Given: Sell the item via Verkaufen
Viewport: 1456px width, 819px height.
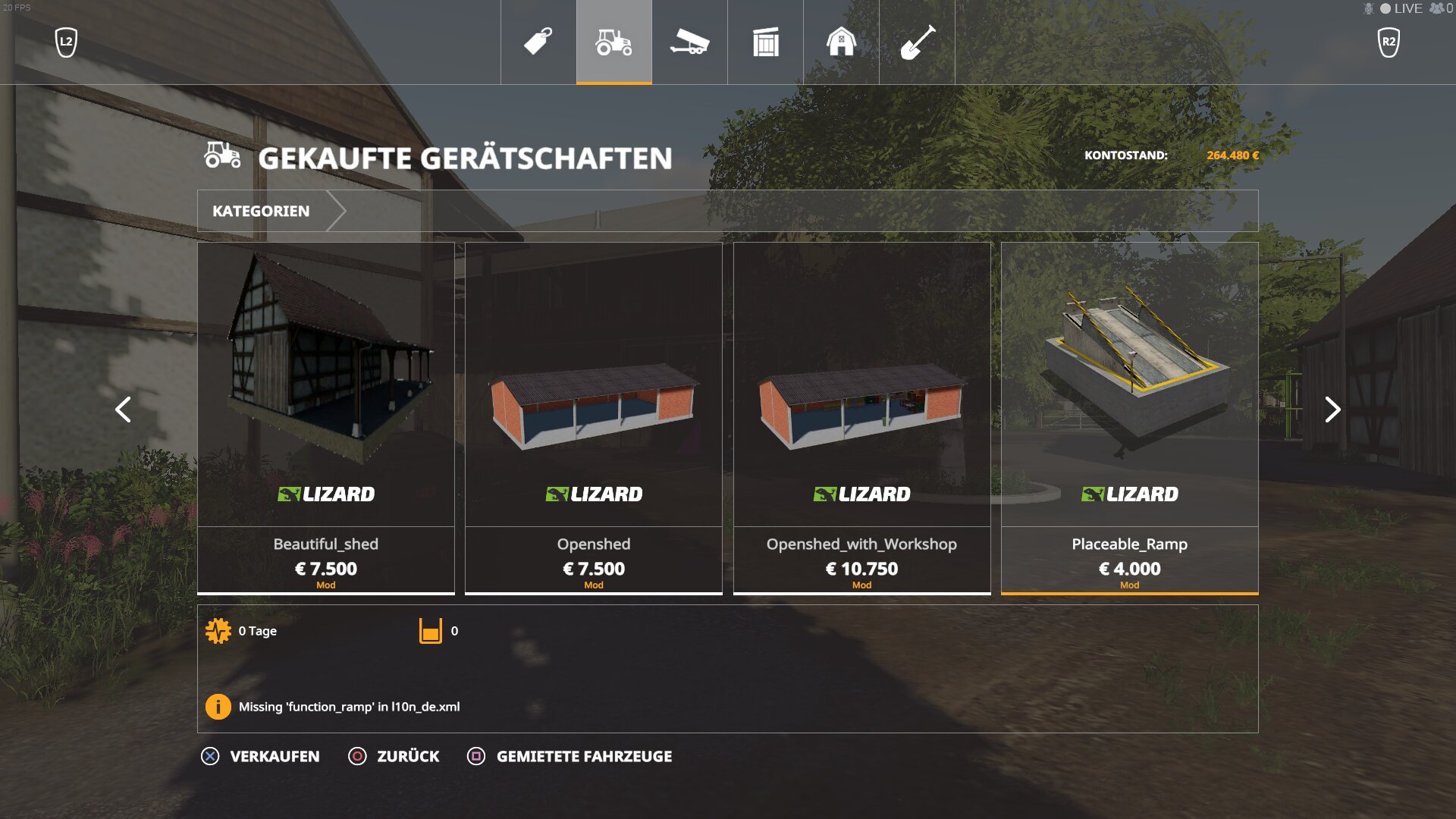Looking at the screenshot, I should click(x=261, y=756).
